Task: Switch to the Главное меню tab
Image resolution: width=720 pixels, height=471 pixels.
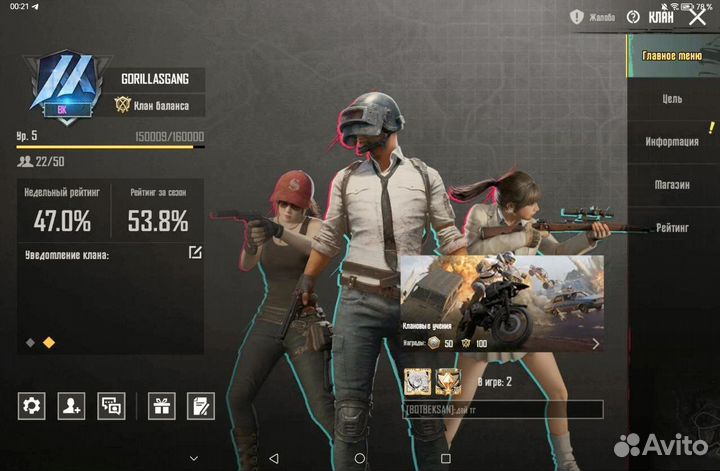Action: pos(673,57)
